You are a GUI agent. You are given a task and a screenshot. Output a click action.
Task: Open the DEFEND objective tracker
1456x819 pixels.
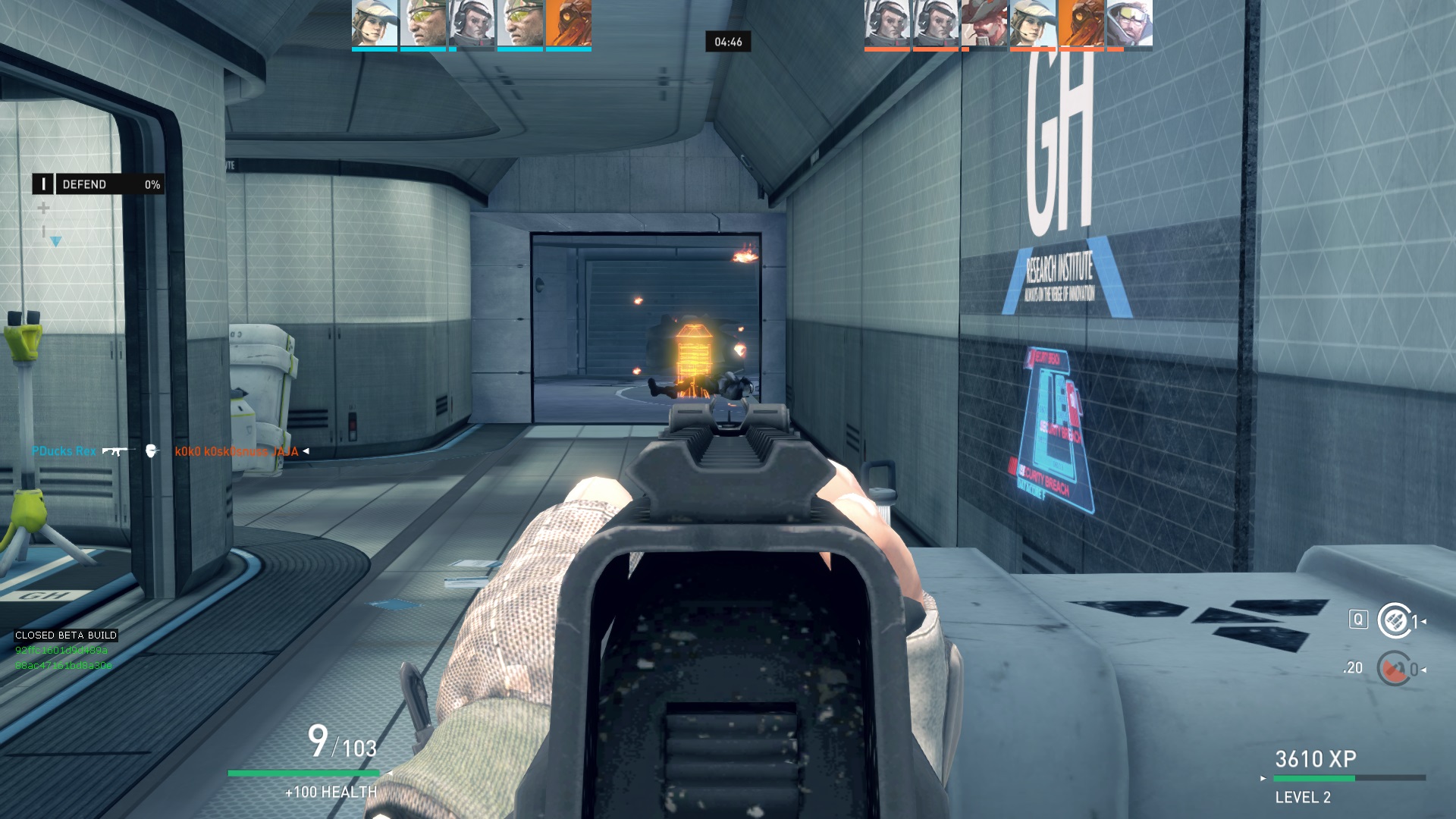[98, 184]
